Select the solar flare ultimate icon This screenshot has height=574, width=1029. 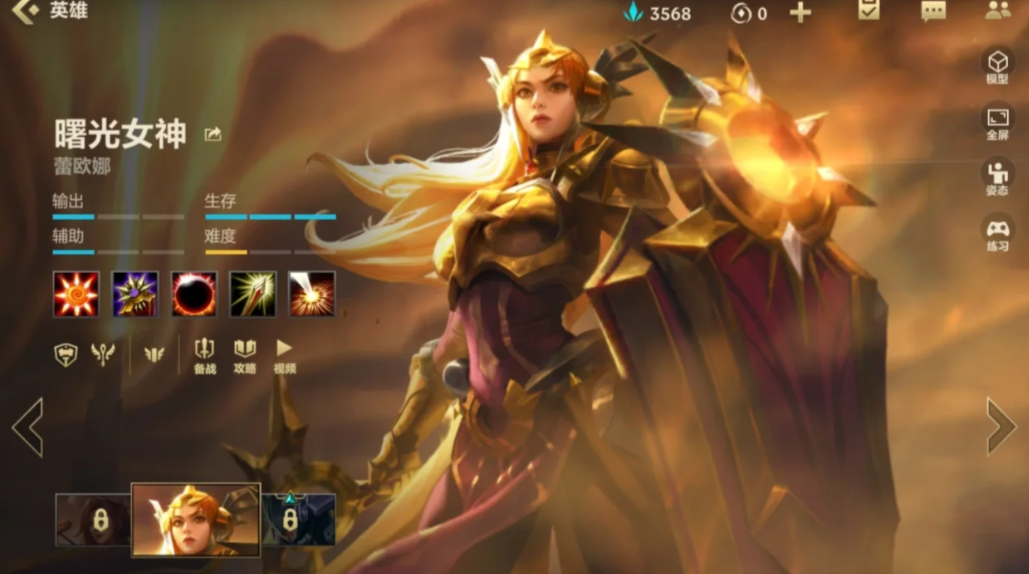pyautogui.click(x=312, y=294)
